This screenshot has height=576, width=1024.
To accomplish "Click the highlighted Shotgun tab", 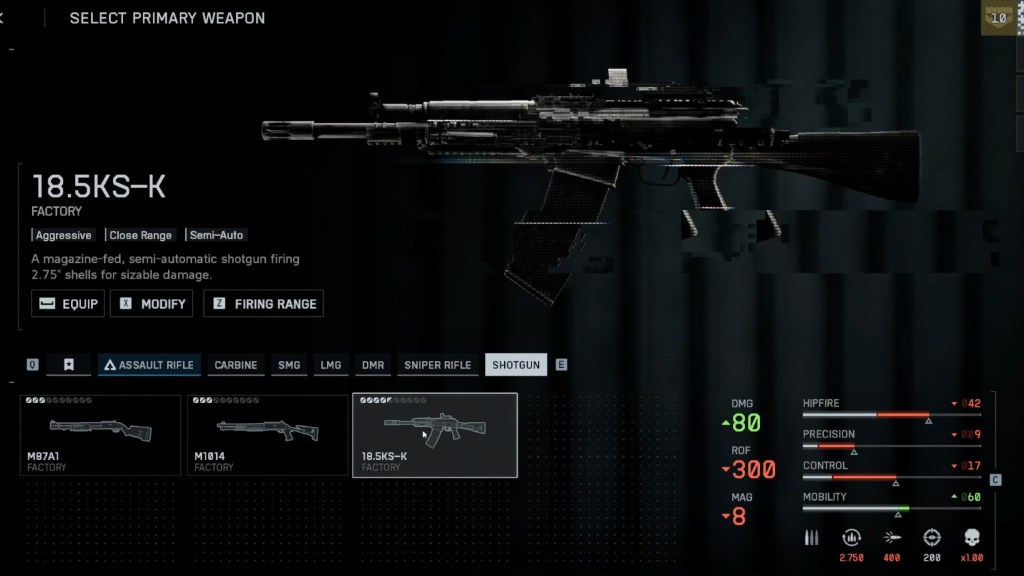I will [x=516, y=365].
